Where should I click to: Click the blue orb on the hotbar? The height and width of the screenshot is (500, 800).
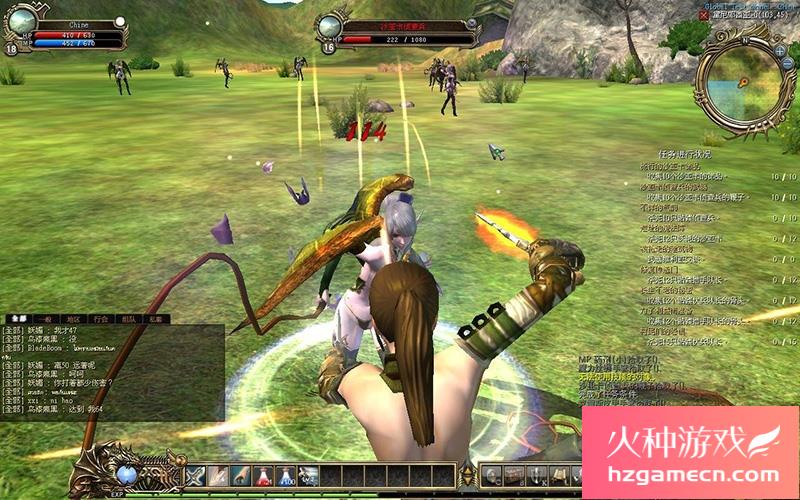click(127, 475)
